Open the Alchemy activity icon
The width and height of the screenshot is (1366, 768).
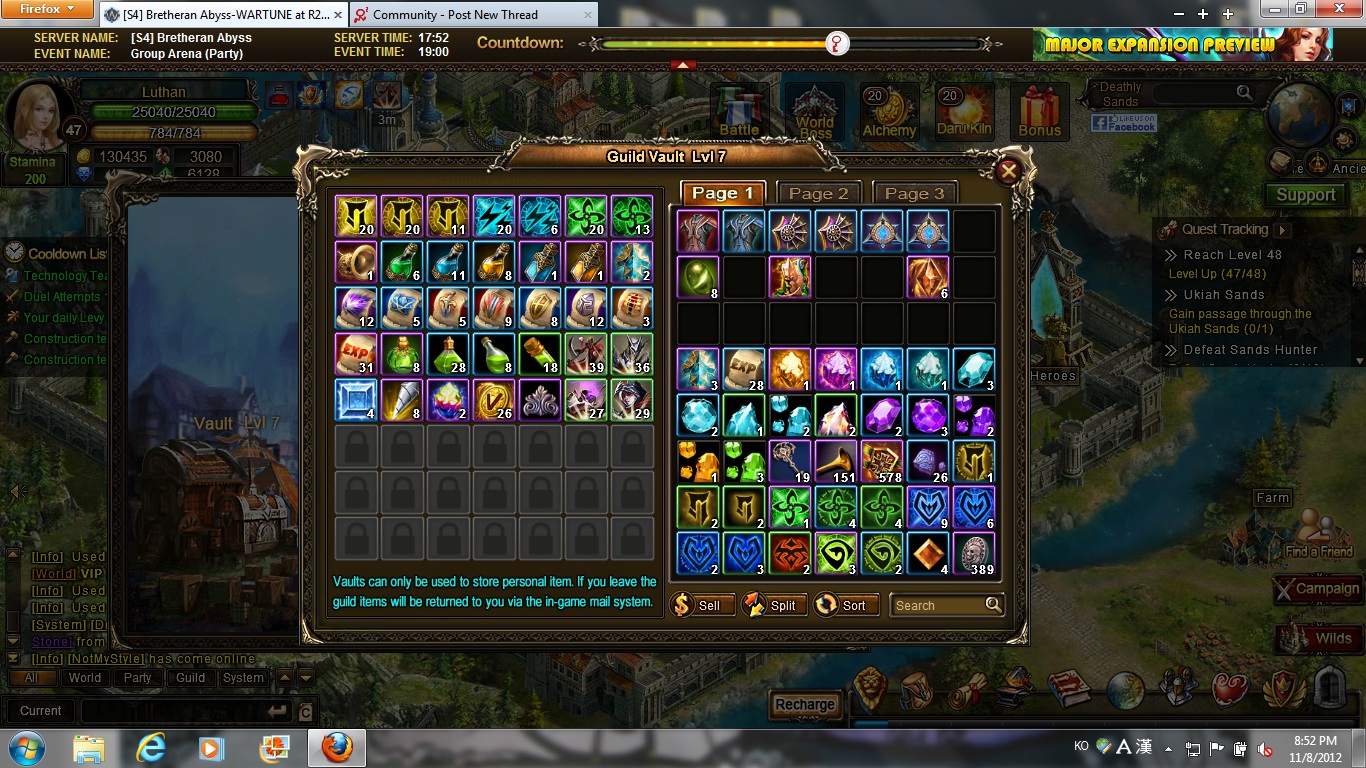889,111
